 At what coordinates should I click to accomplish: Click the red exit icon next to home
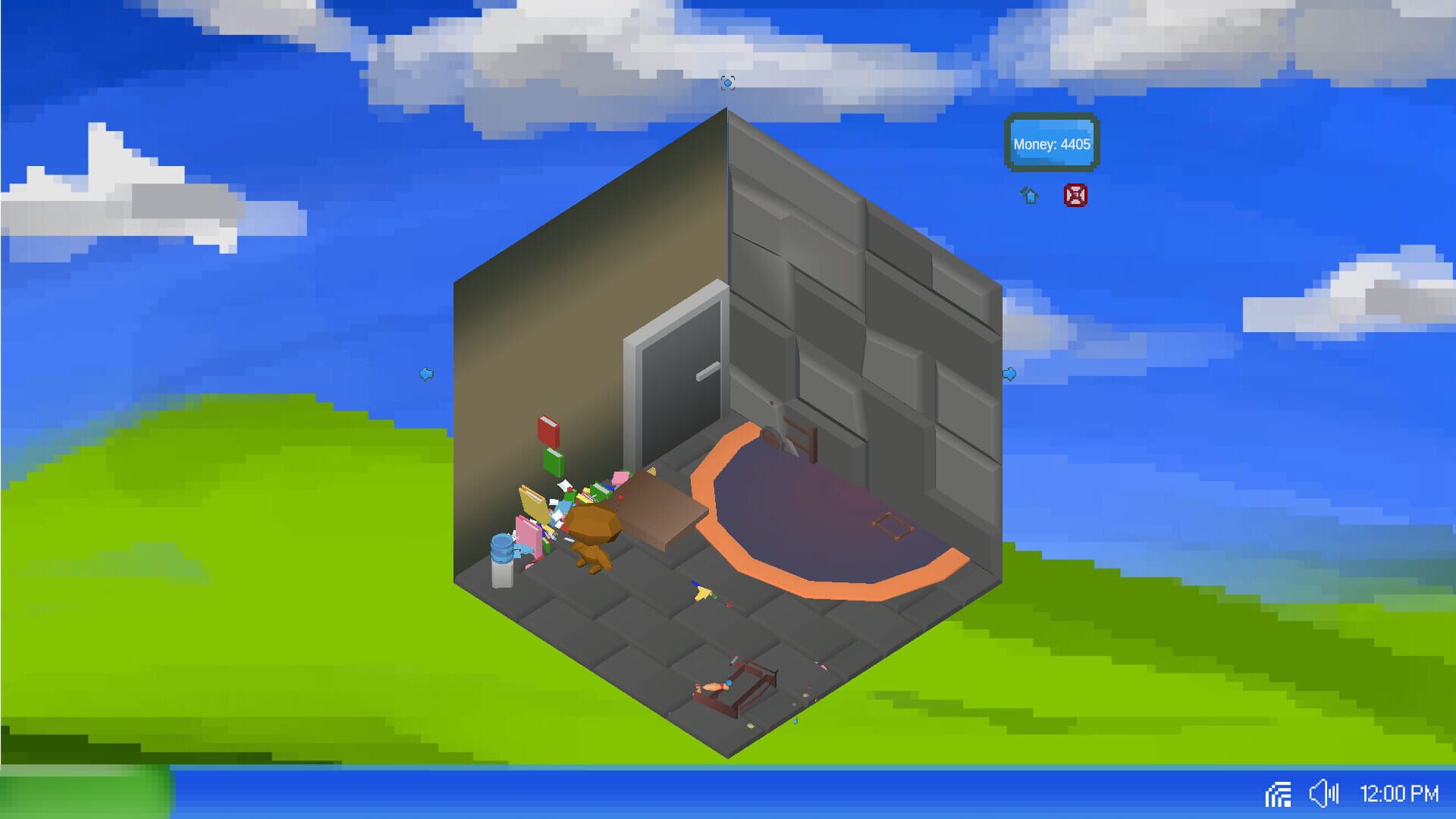coord(1076,196)
